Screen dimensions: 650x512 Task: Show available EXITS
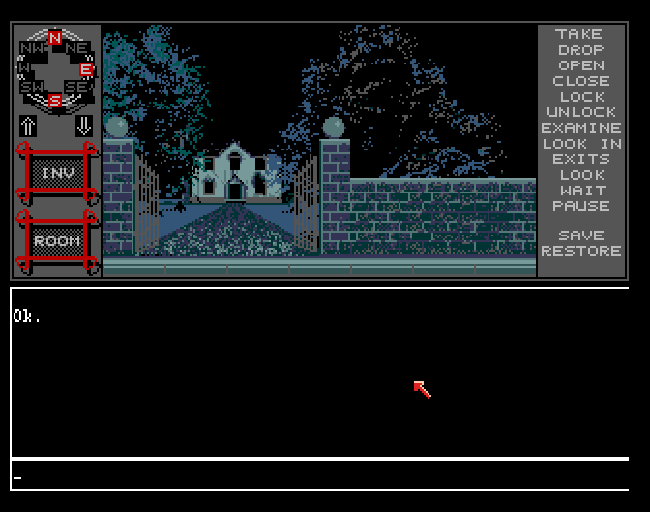[x=581, y=159]
